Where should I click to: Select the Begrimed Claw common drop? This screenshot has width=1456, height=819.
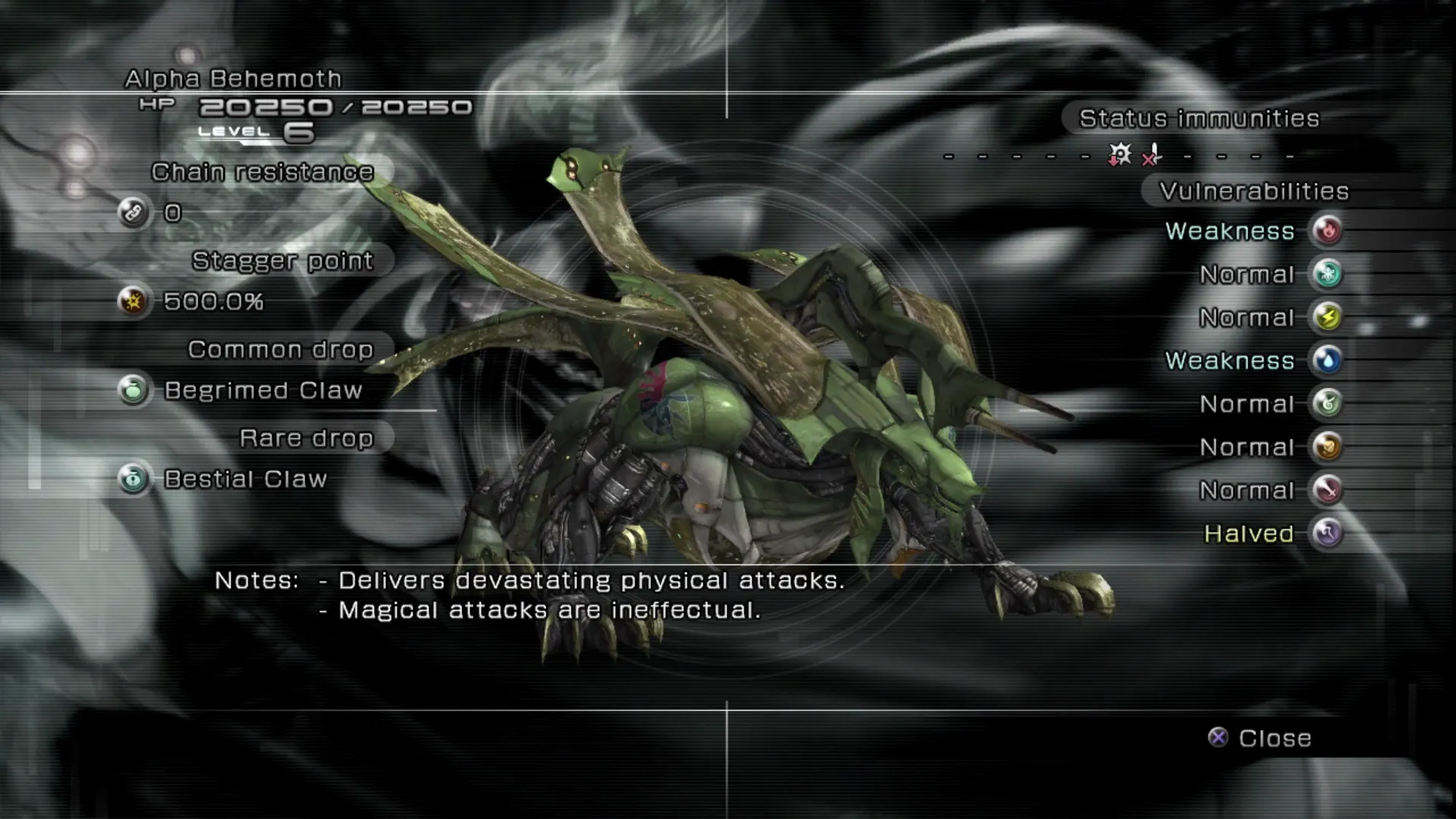click(x=262, y=391)
